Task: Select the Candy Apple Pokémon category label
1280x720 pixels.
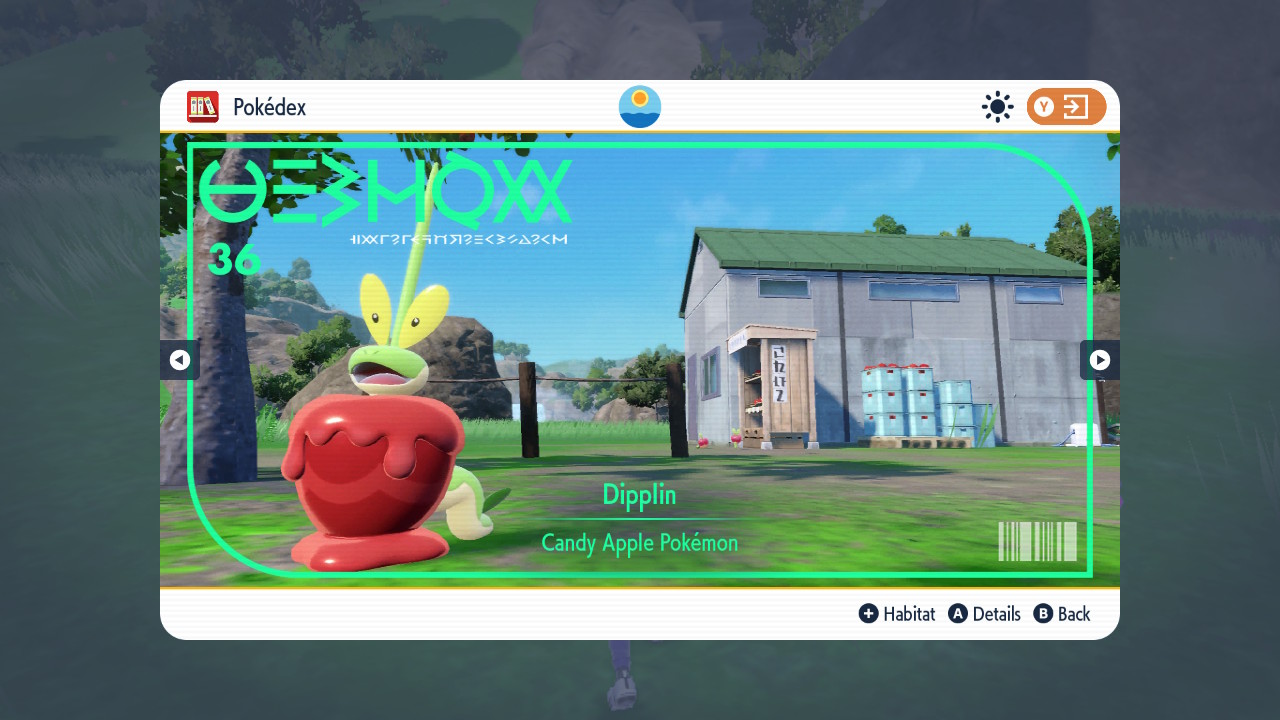Action: click(x=639, y=543)
